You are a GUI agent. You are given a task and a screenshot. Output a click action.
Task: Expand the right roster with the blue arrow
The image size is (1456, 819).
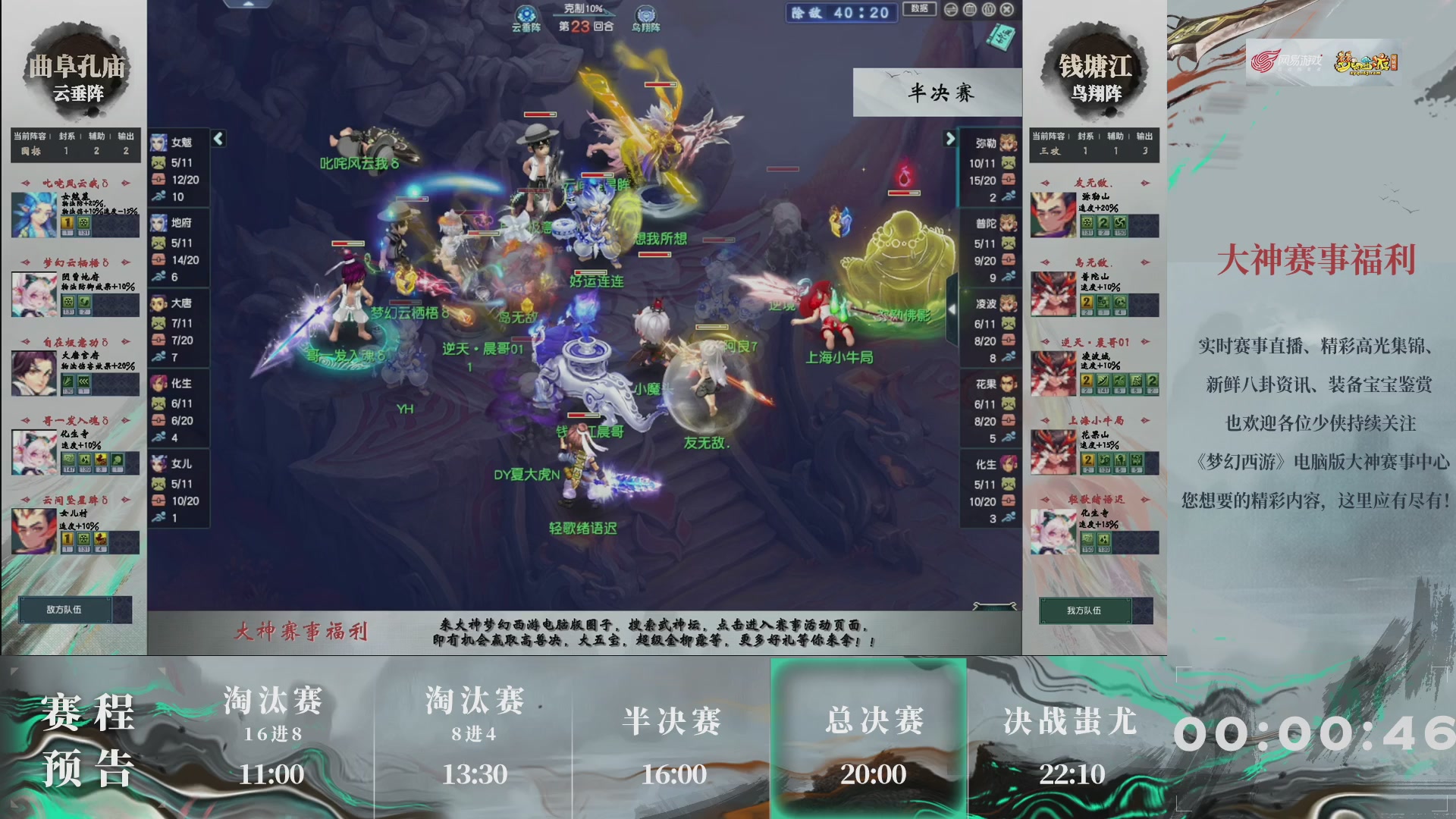coord(952,139)
